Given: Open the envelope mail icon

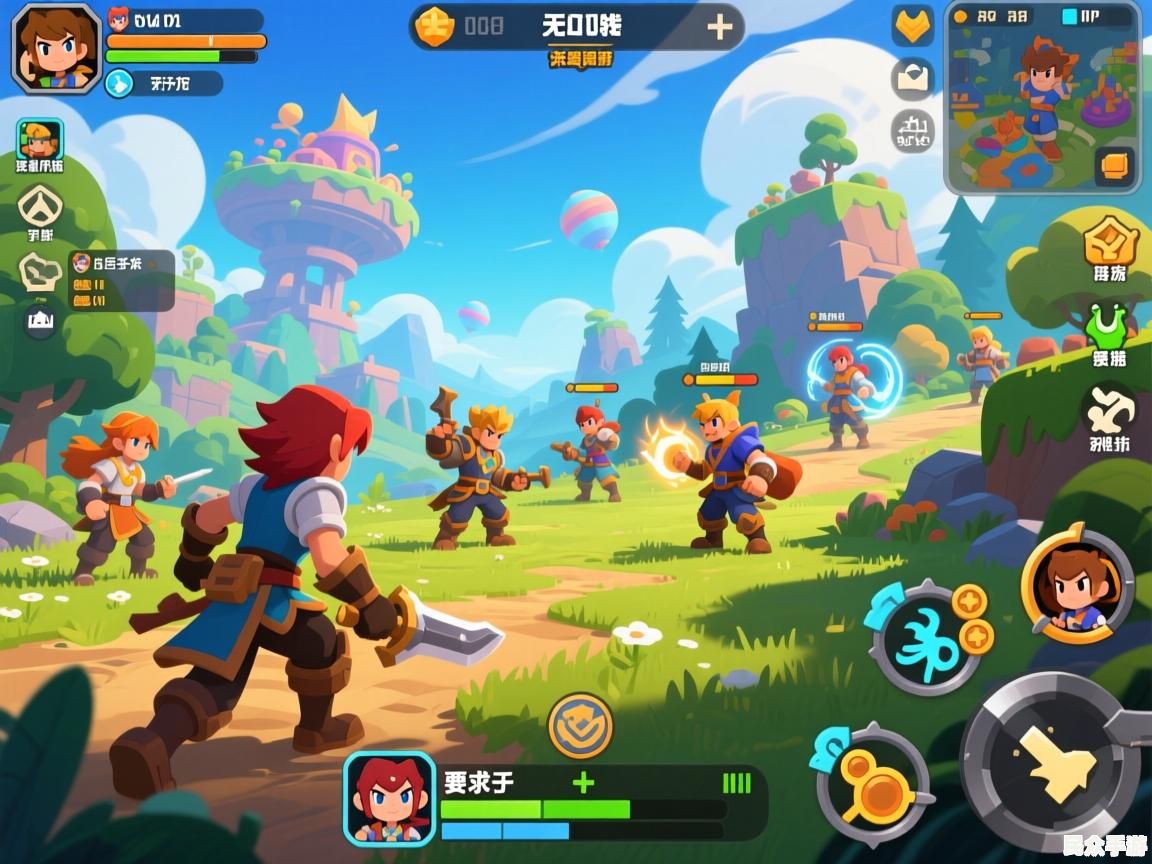Looking at the screenshot, I should click(x=912, y=78).
